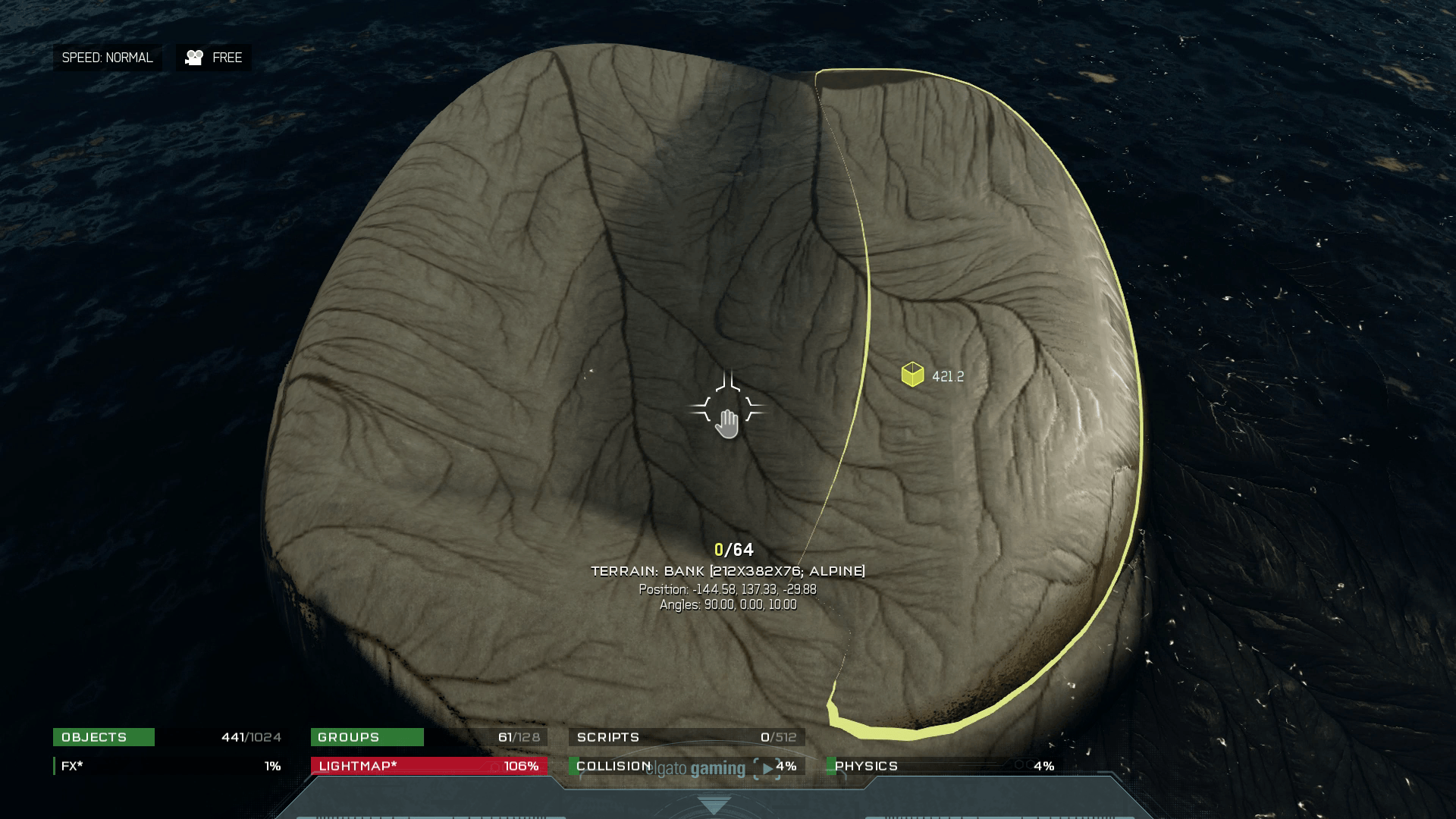The image size is (1456, 819).
Task: Toggle the Free camera mode indicator
Action: click(214, 58)
